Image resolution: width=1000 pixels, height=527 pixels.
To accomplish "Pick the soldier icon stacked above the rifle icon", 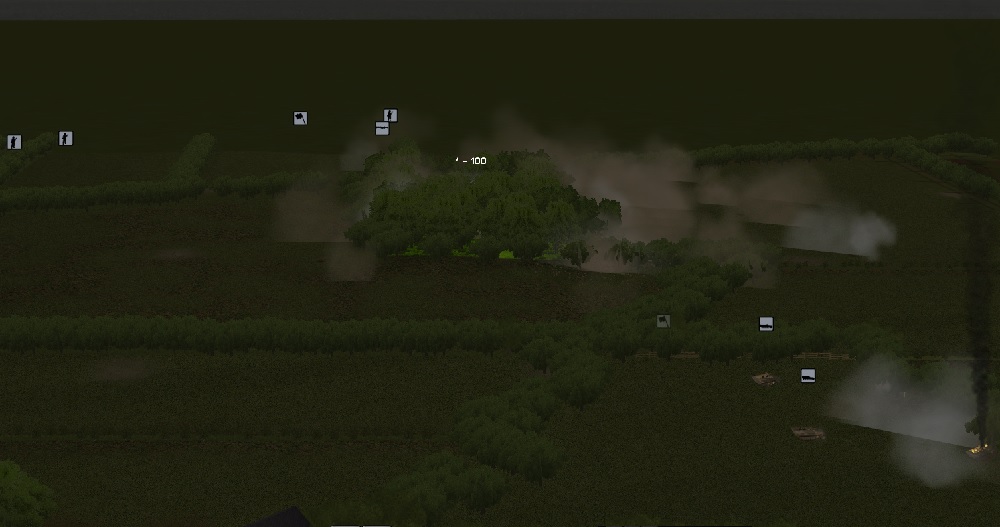I will [390, 116].
